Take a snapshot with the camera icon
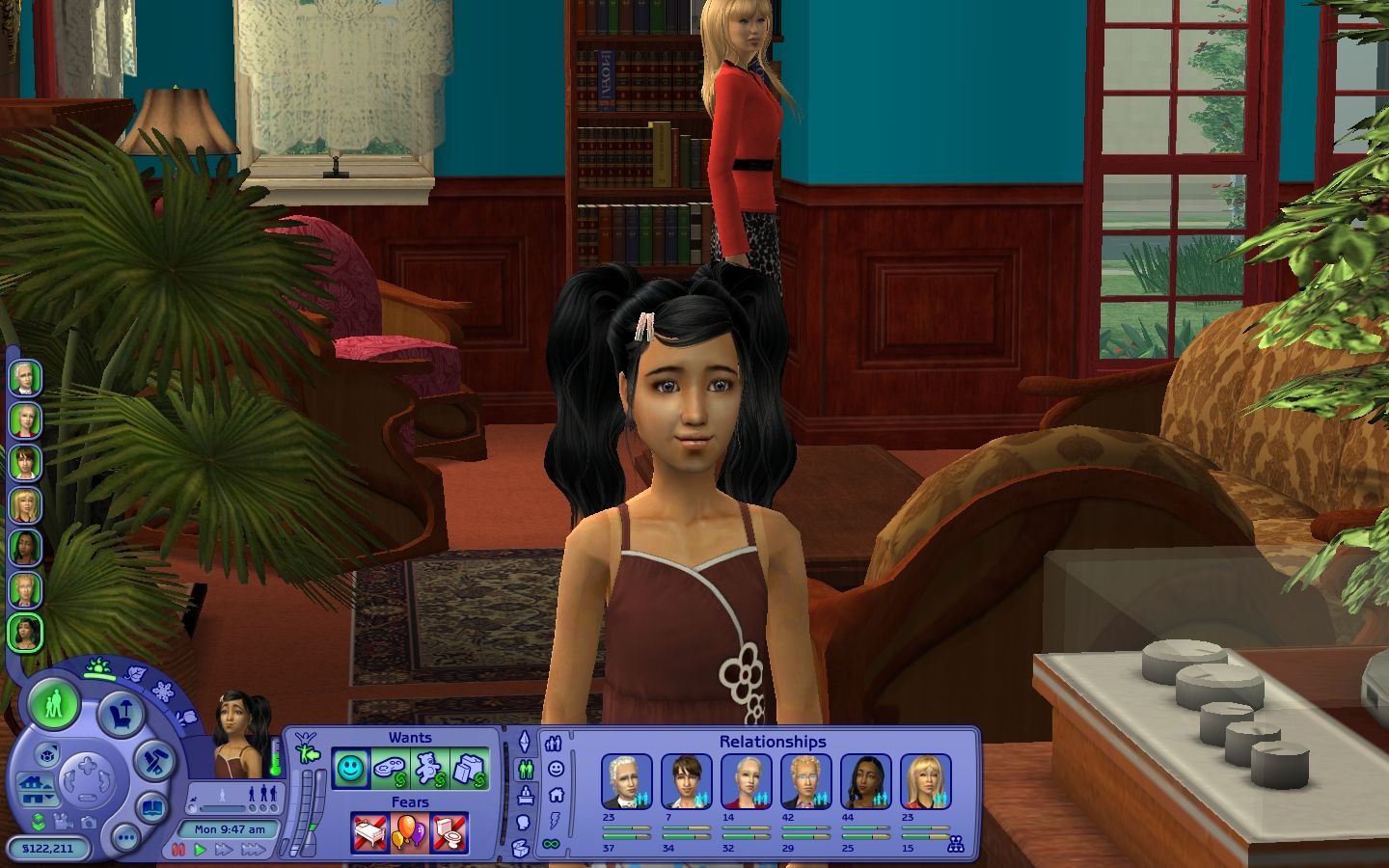The image size is (1389, 868). point(90,823)
